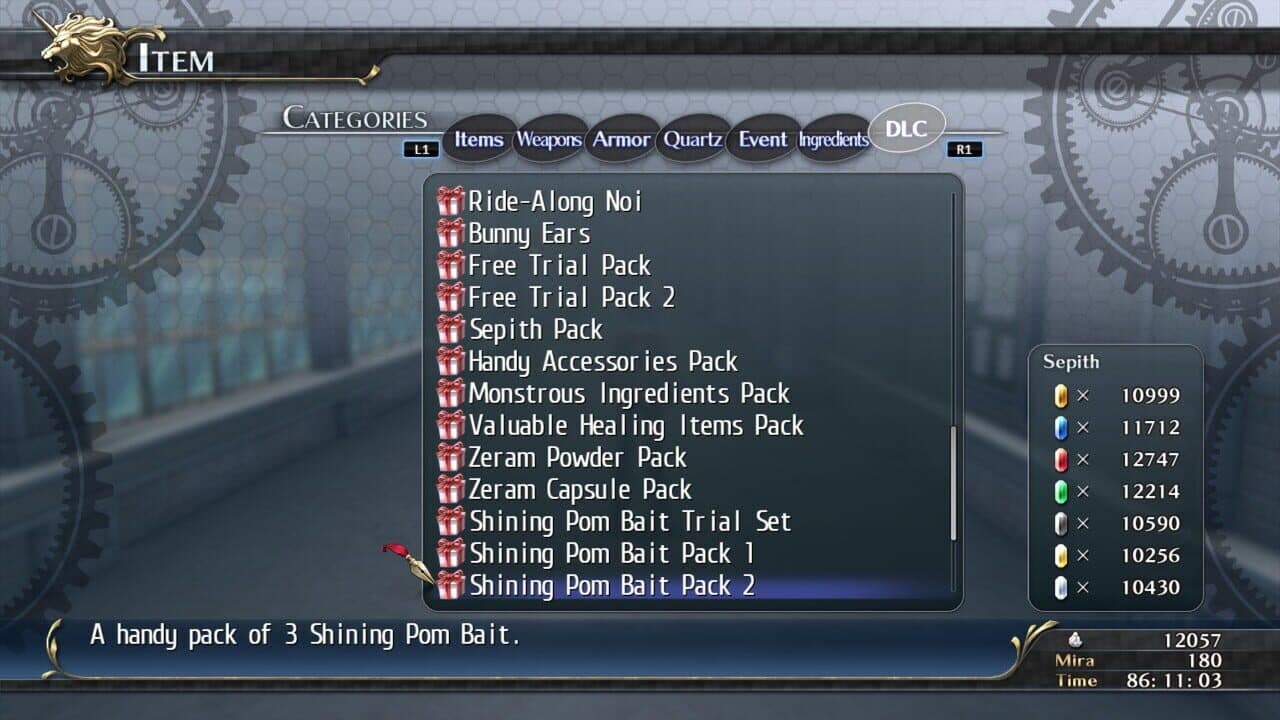Click the gift icon beside Bunny Ears
This screenshot has width=1280, height=720.
(452, 233)
